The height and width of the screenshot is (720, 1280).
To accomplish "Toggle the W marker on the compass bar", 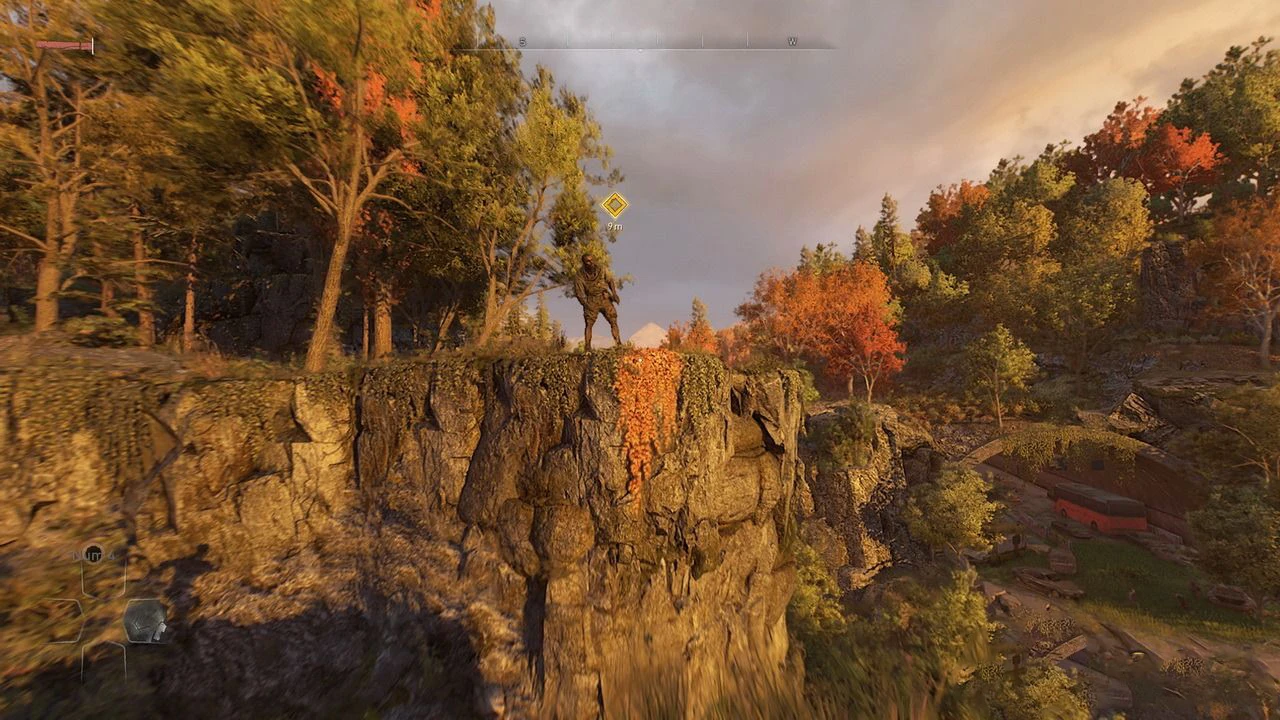I will 792,40.
